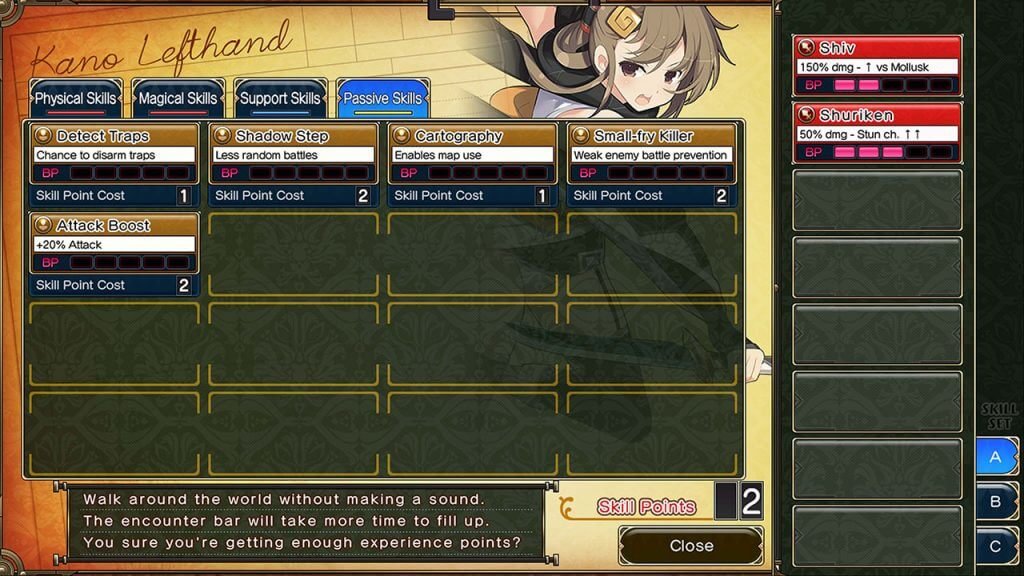Switch to skill set A
This screenshot has width=1024, height=576.
pos(996,457)
